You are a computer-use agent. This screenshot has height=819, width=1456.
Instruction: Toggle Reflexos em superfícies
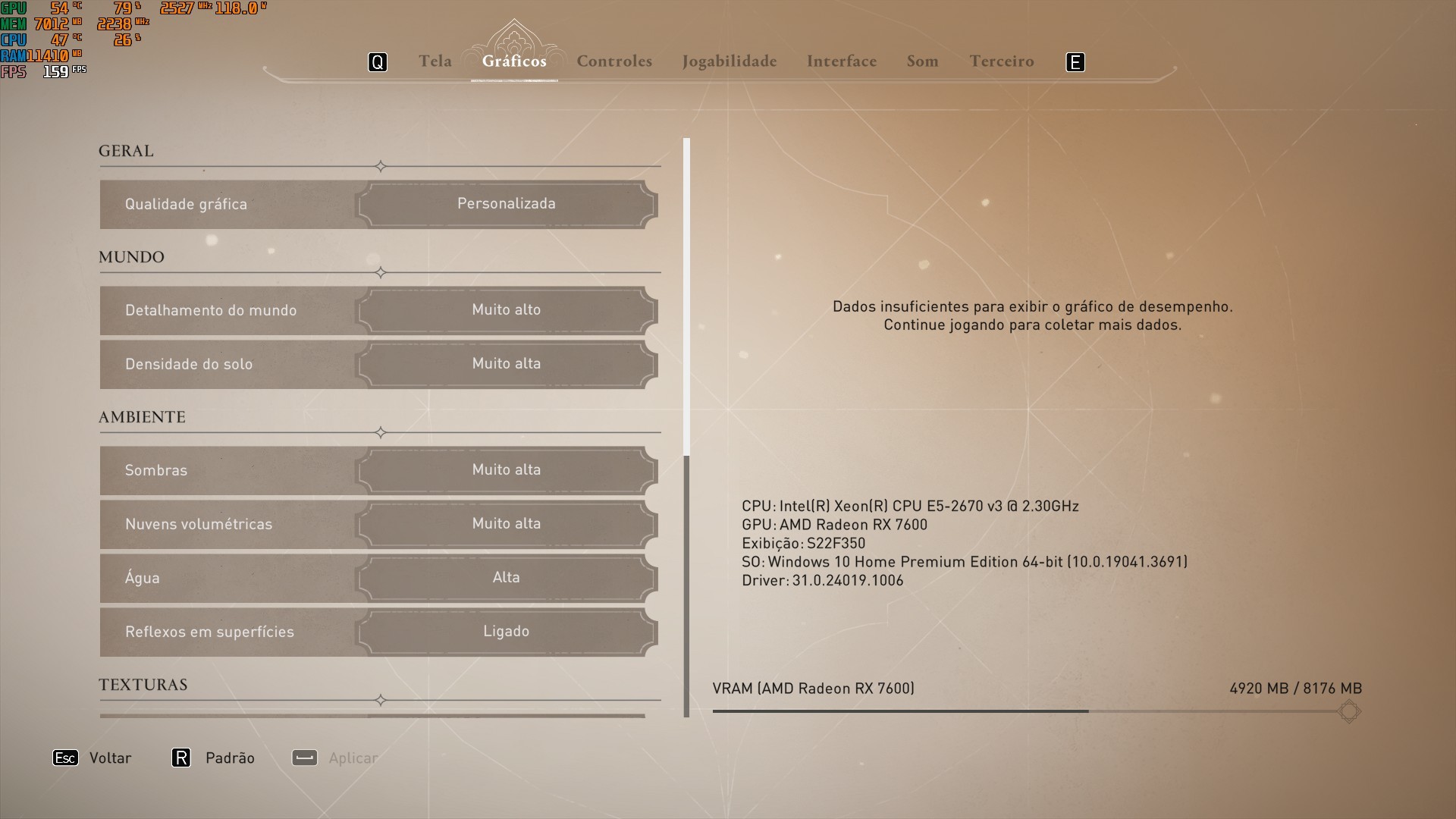[506, 632]
